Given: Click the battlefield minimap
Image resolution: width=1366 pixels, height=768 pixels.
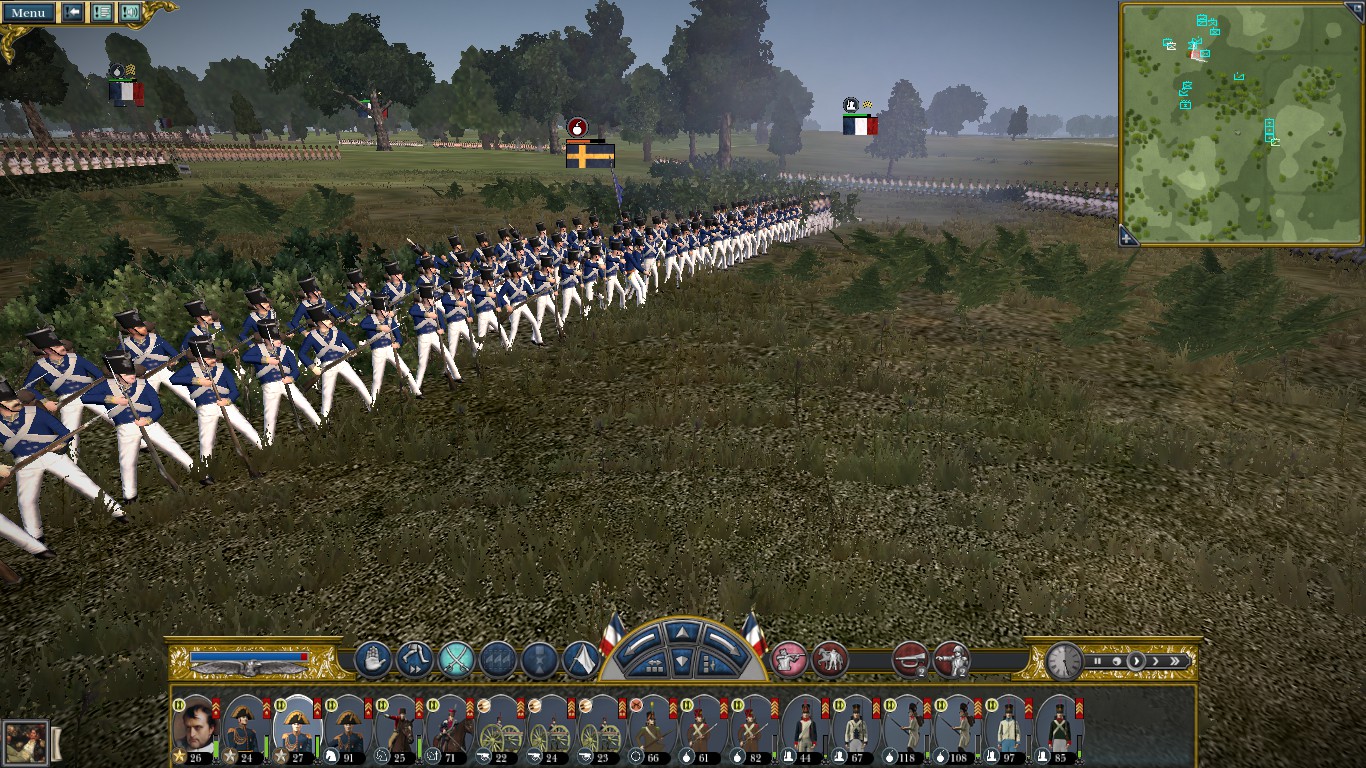Looking at the screenshot, I should (1240, 122).
